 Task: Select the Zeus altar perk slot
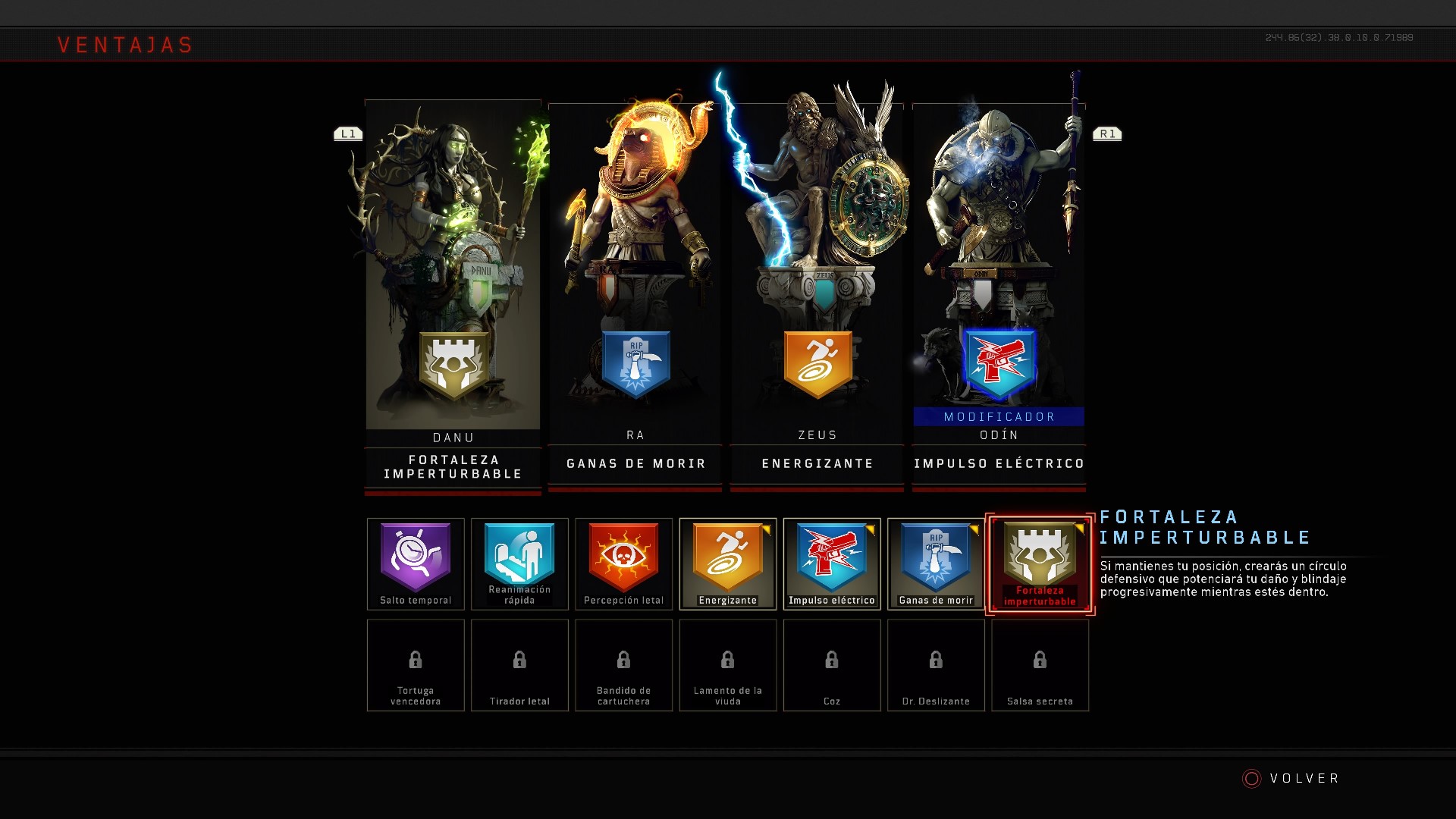817,296
